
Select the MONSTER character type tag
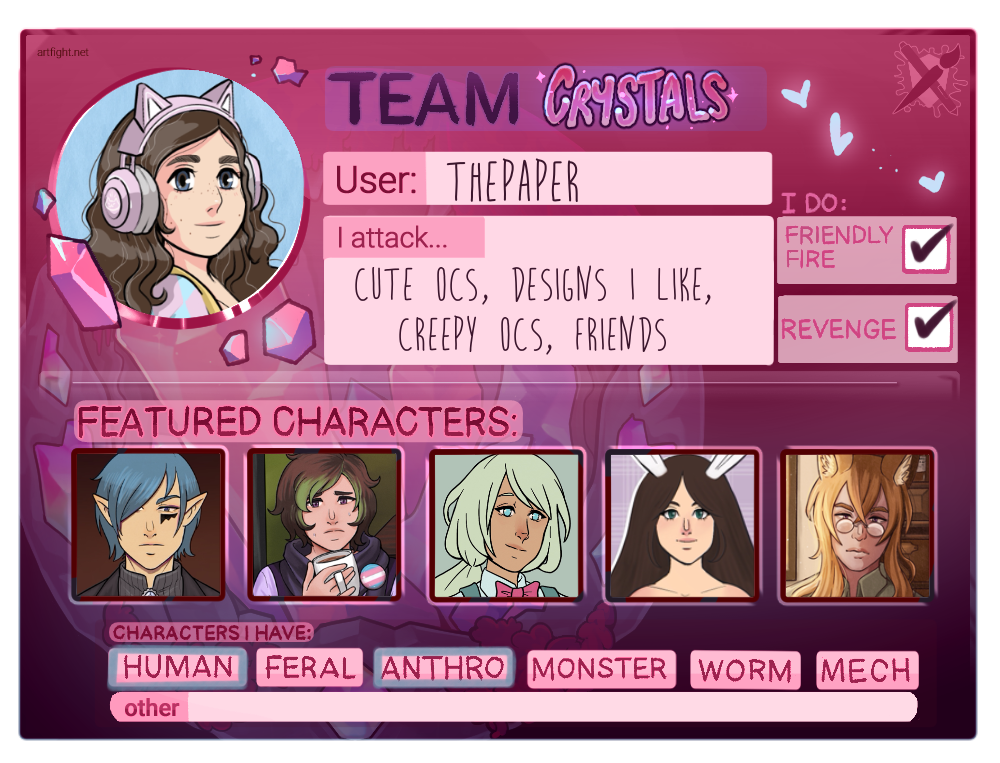click(x=600, y=669)
